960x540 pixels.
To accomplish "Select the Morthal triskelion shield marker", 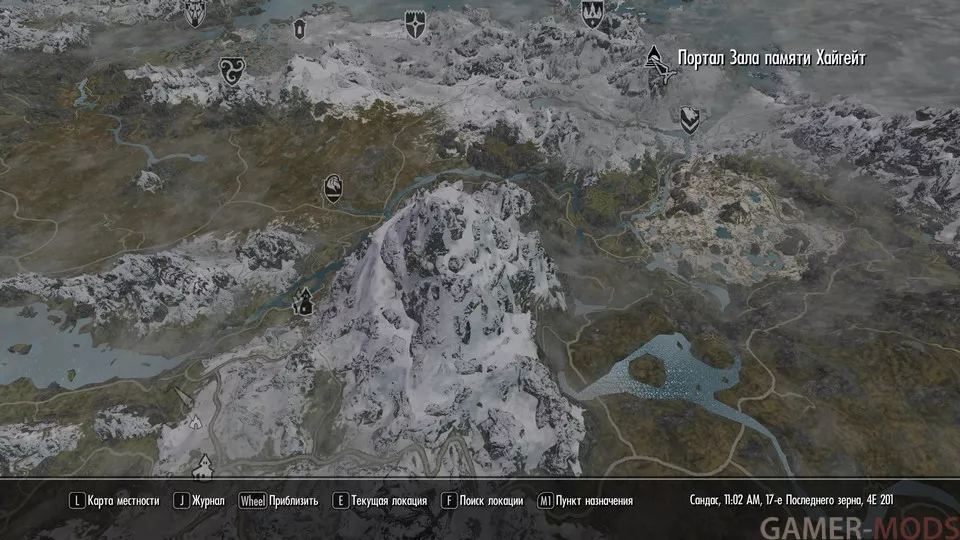I will [x=230, y=71].
